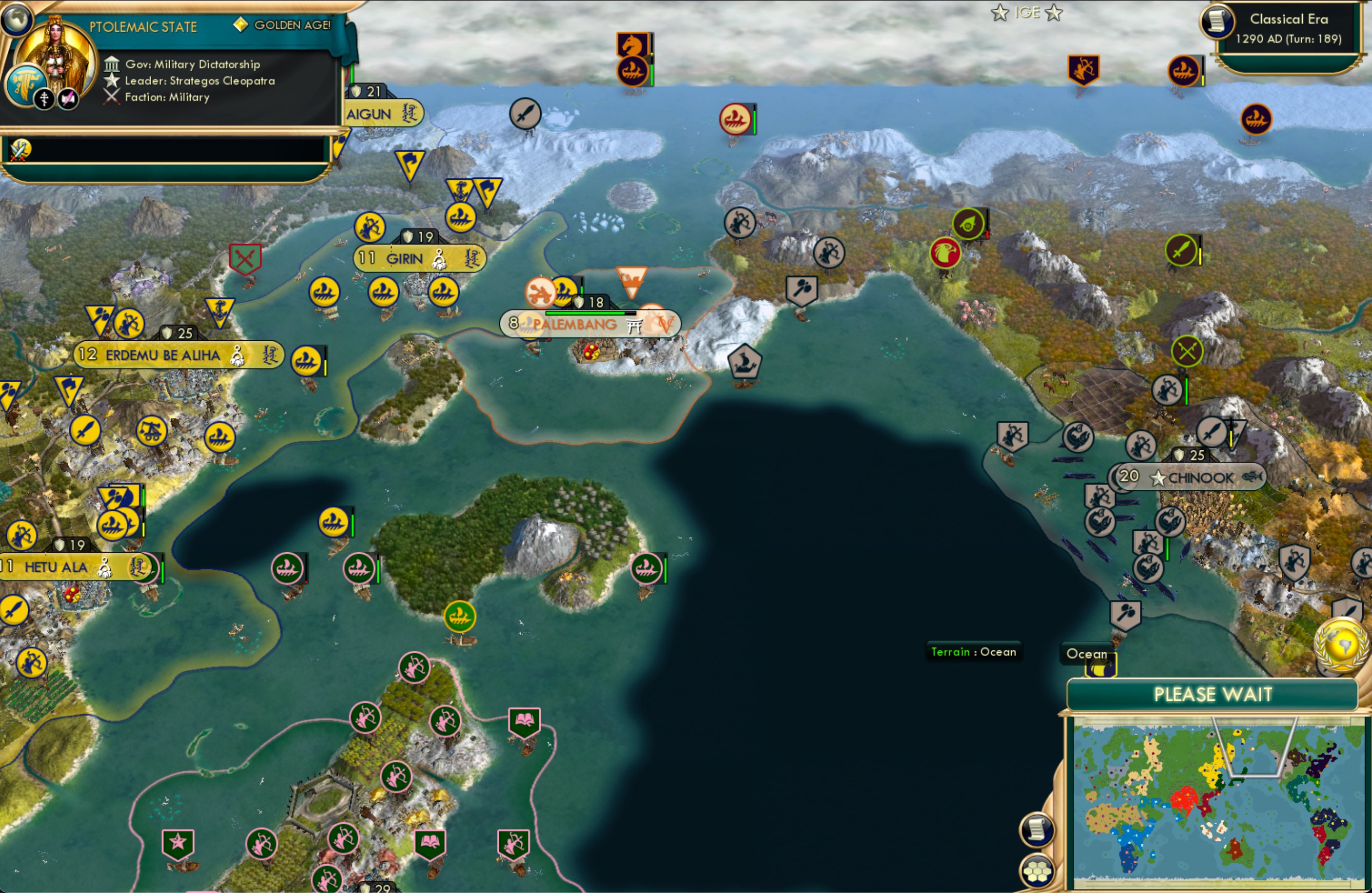Click the swordsman icon north of Aigun
Image resolution: width=1372 pixels, height=893 pixels.
525,115
